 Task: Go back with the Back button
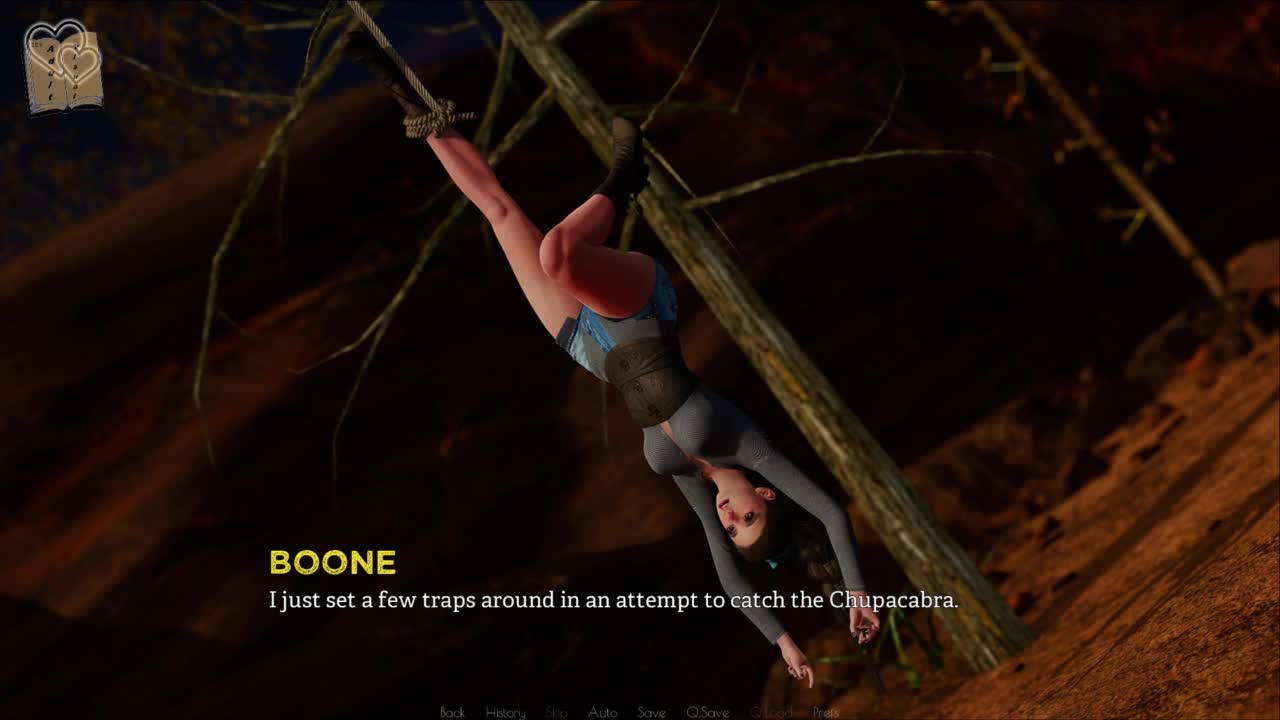coord(452,712)
